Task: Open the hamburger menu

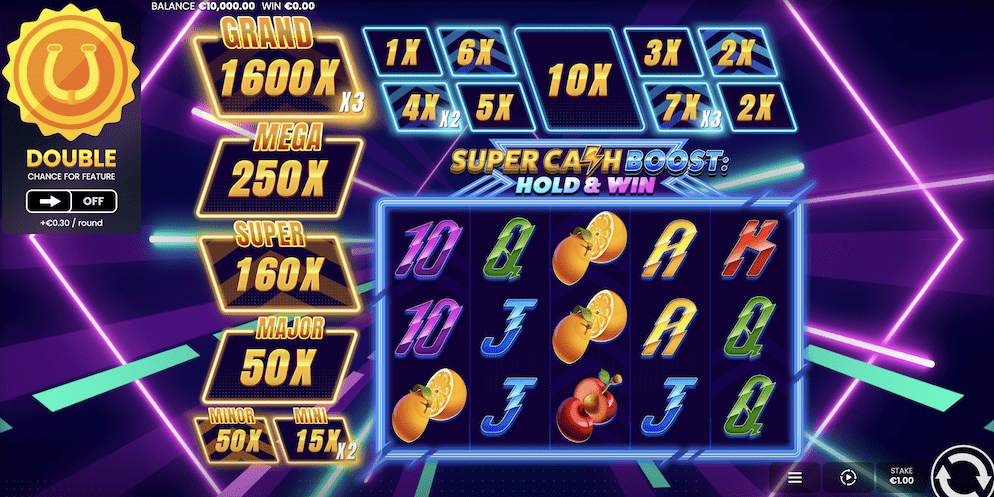Action: 795,478
